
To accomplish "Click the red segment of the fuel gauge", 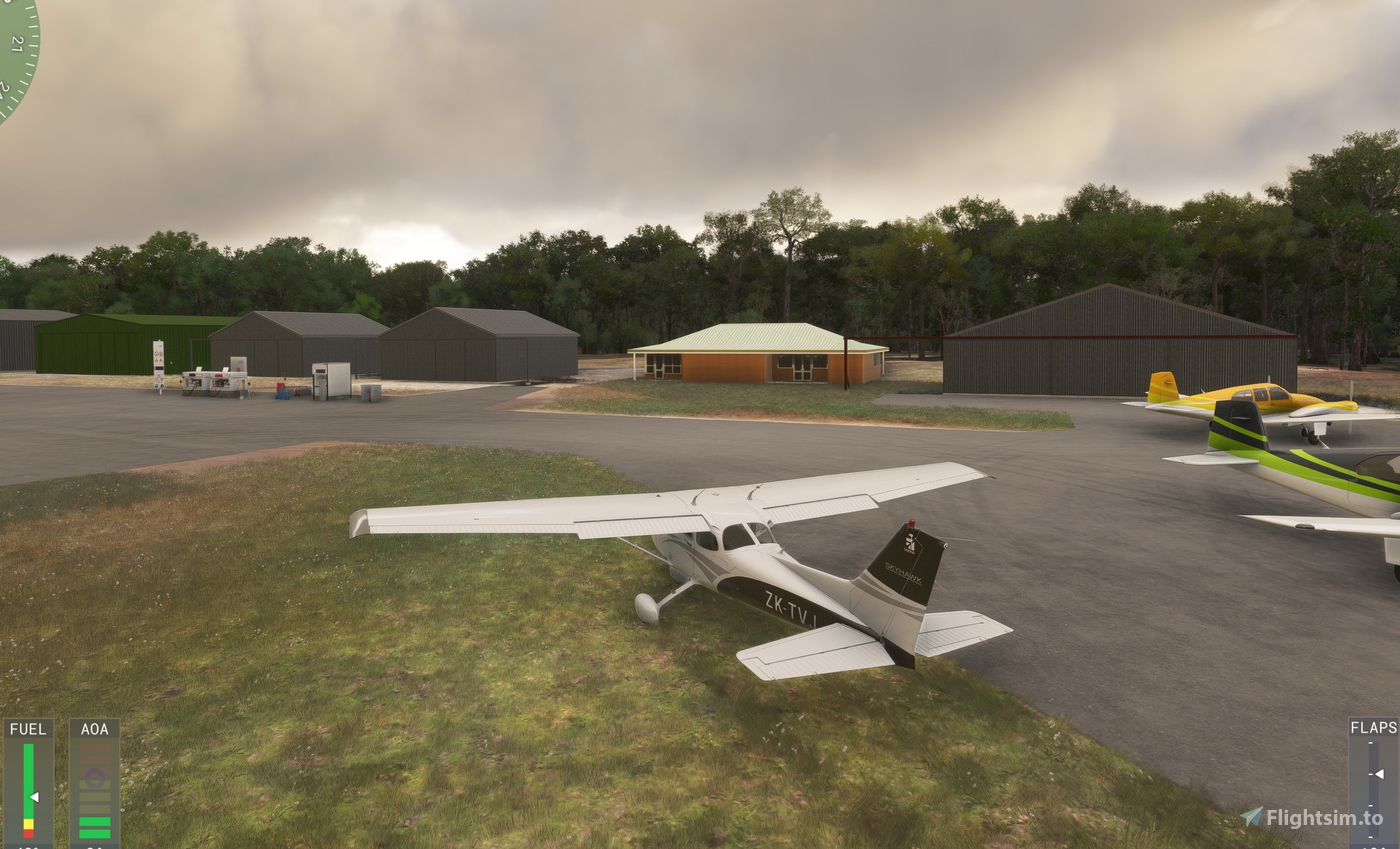I will 28,832.
